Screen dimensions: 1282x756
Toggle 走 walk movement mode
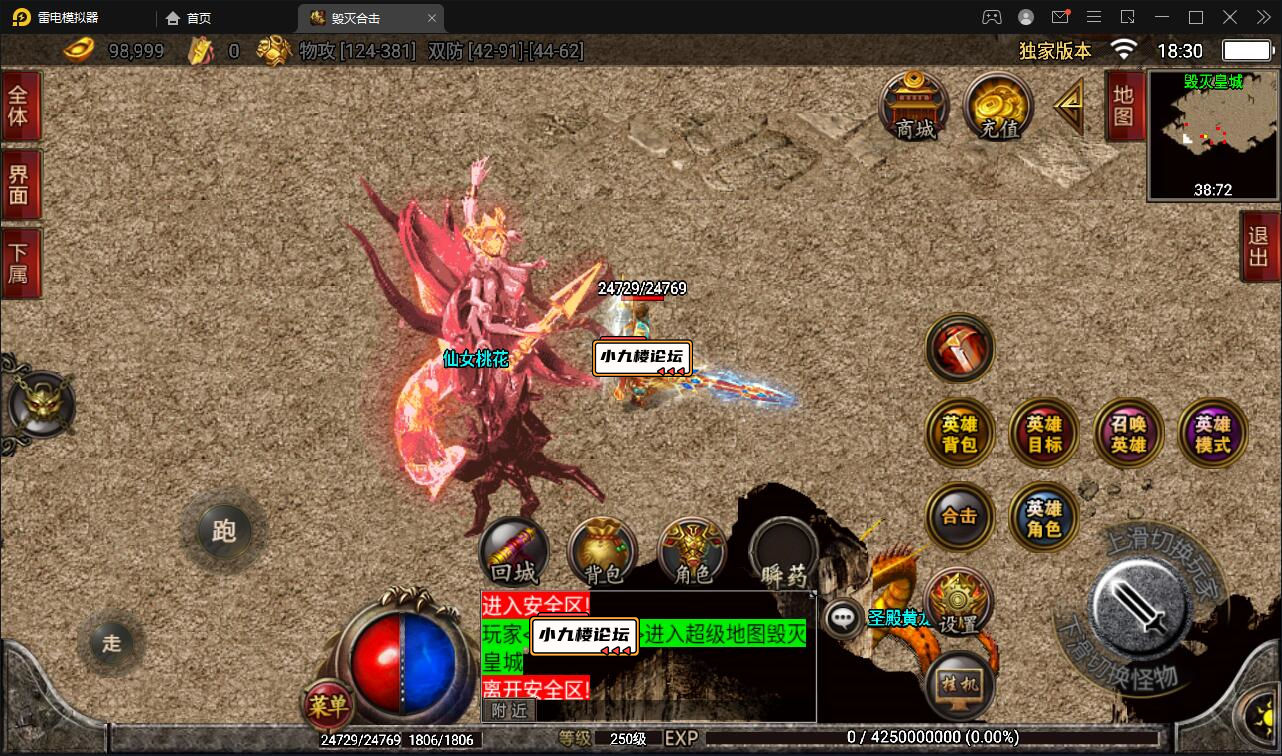coord(112,643)
